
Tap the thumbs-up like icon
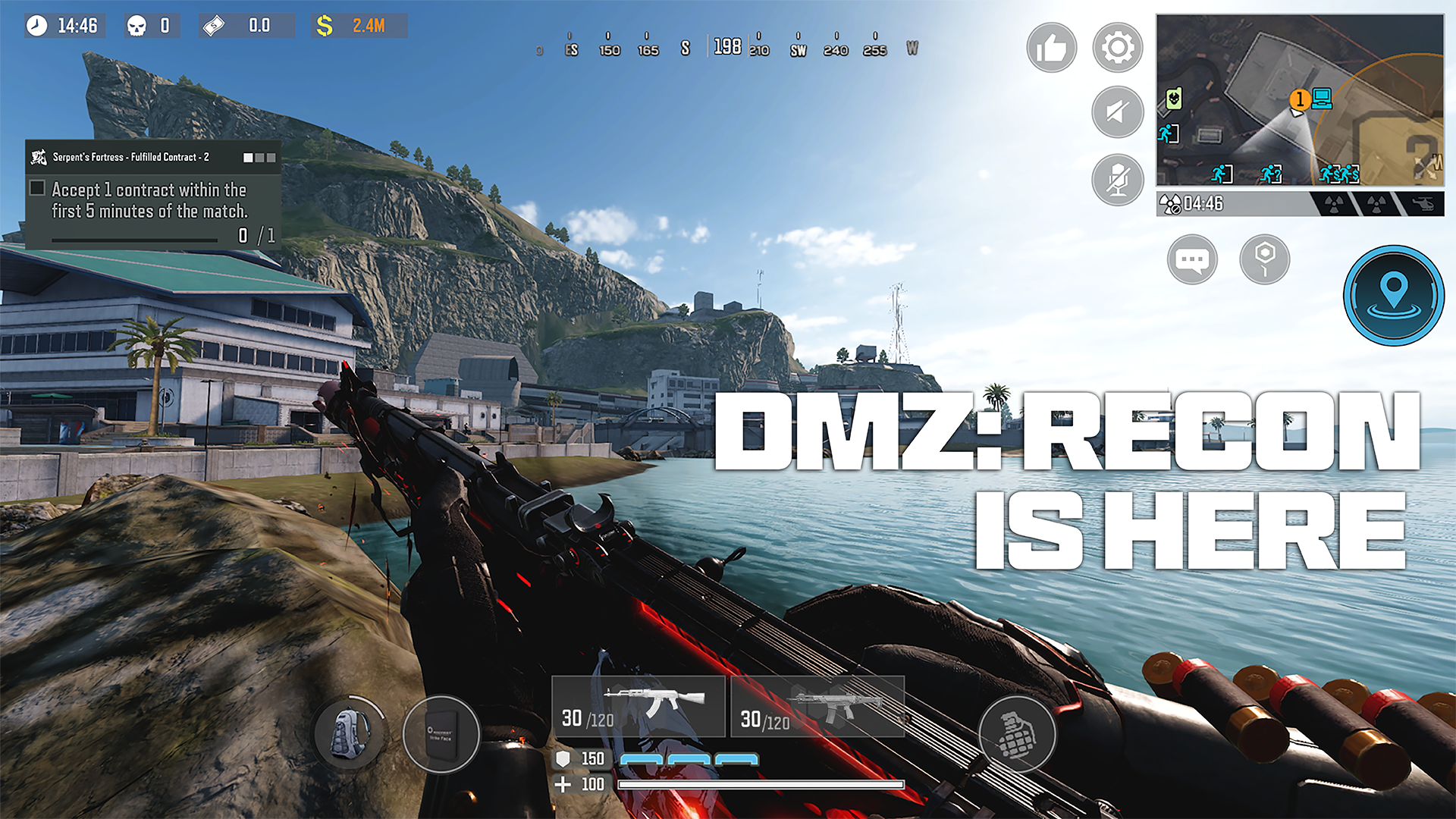coord(1051,47)
